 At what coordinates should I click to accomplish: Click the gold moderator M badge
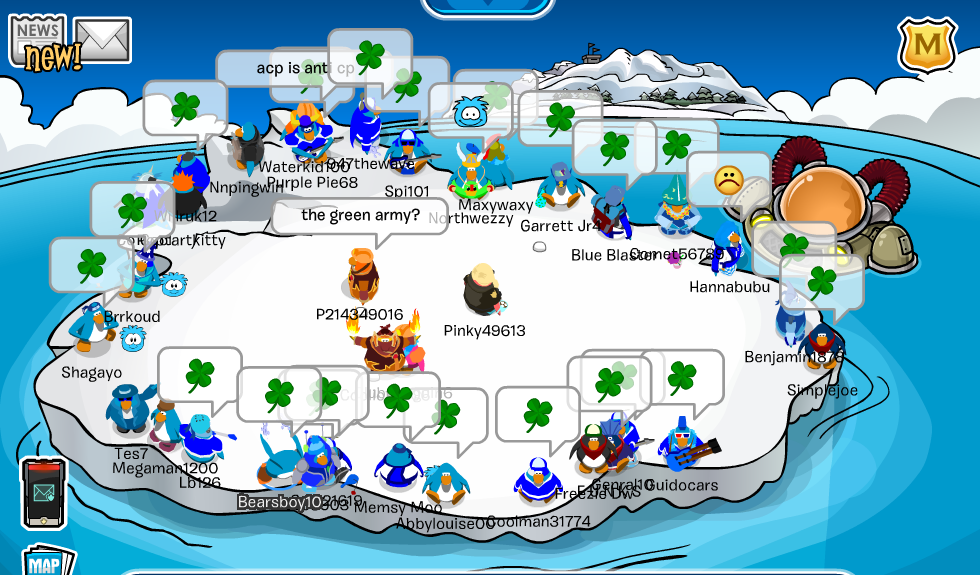click(927, 45)
